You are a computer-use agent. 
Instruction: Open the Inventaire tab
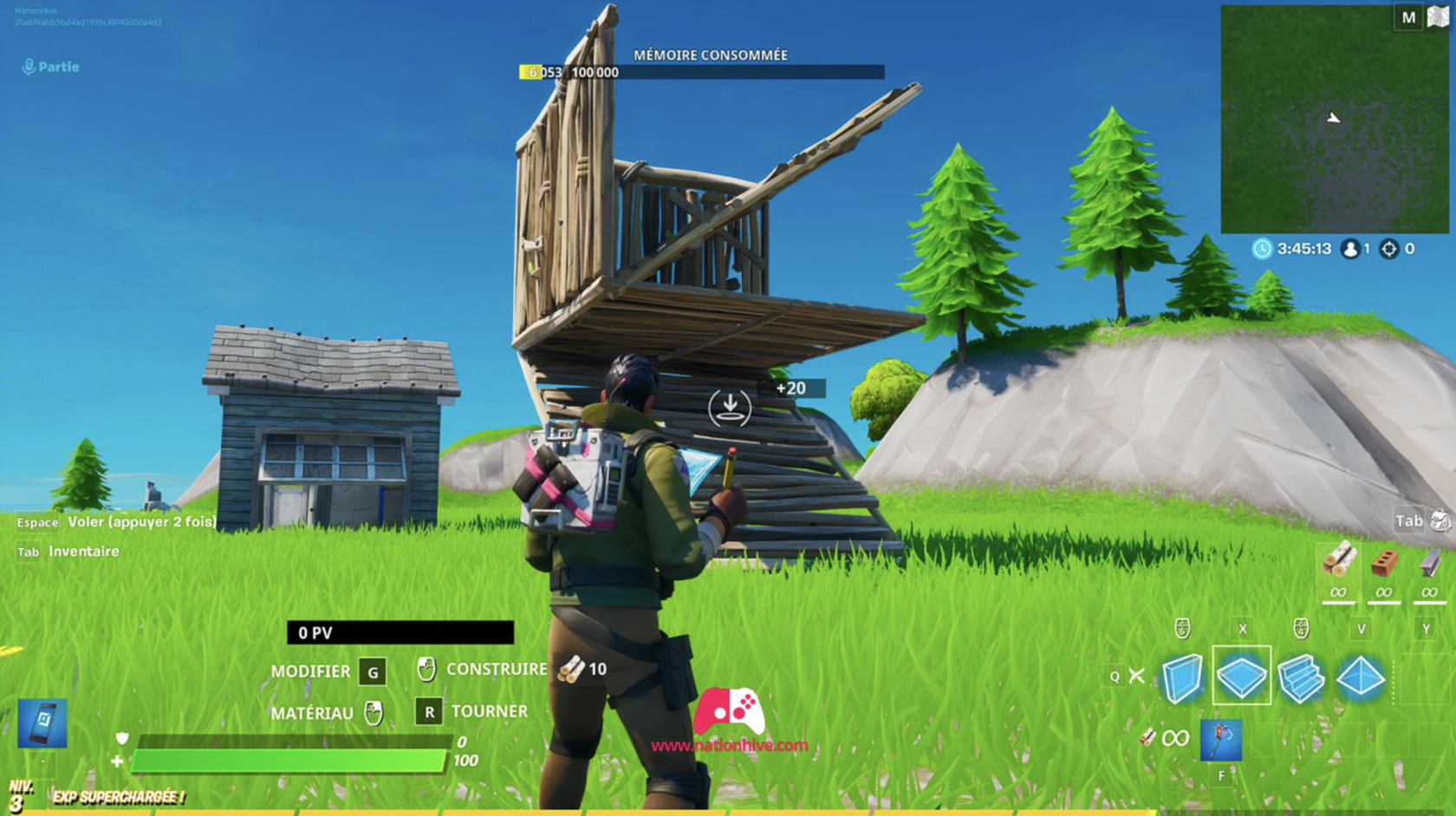coord(85,552)
